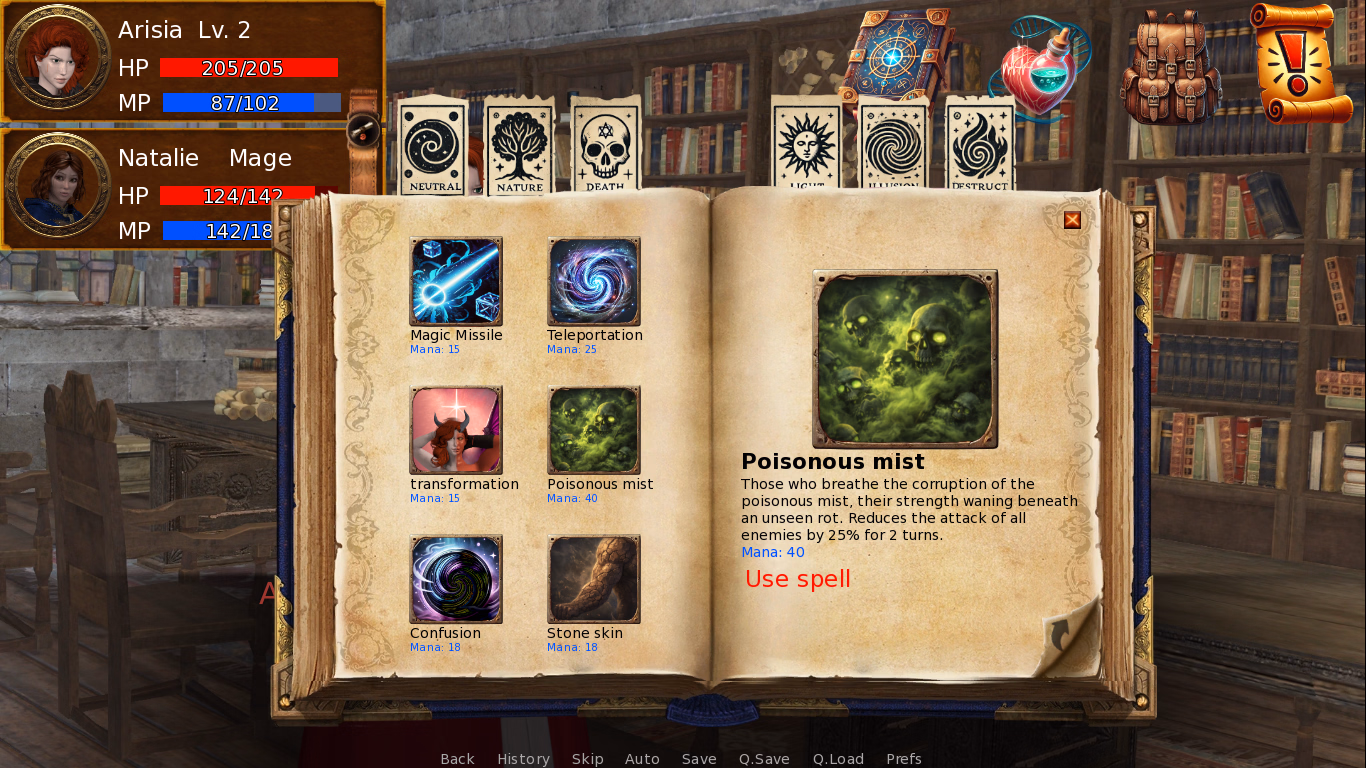Close the spellbook with the X button
The height and width of the screenshot is (768, 1366).
tap(1072, 220)
